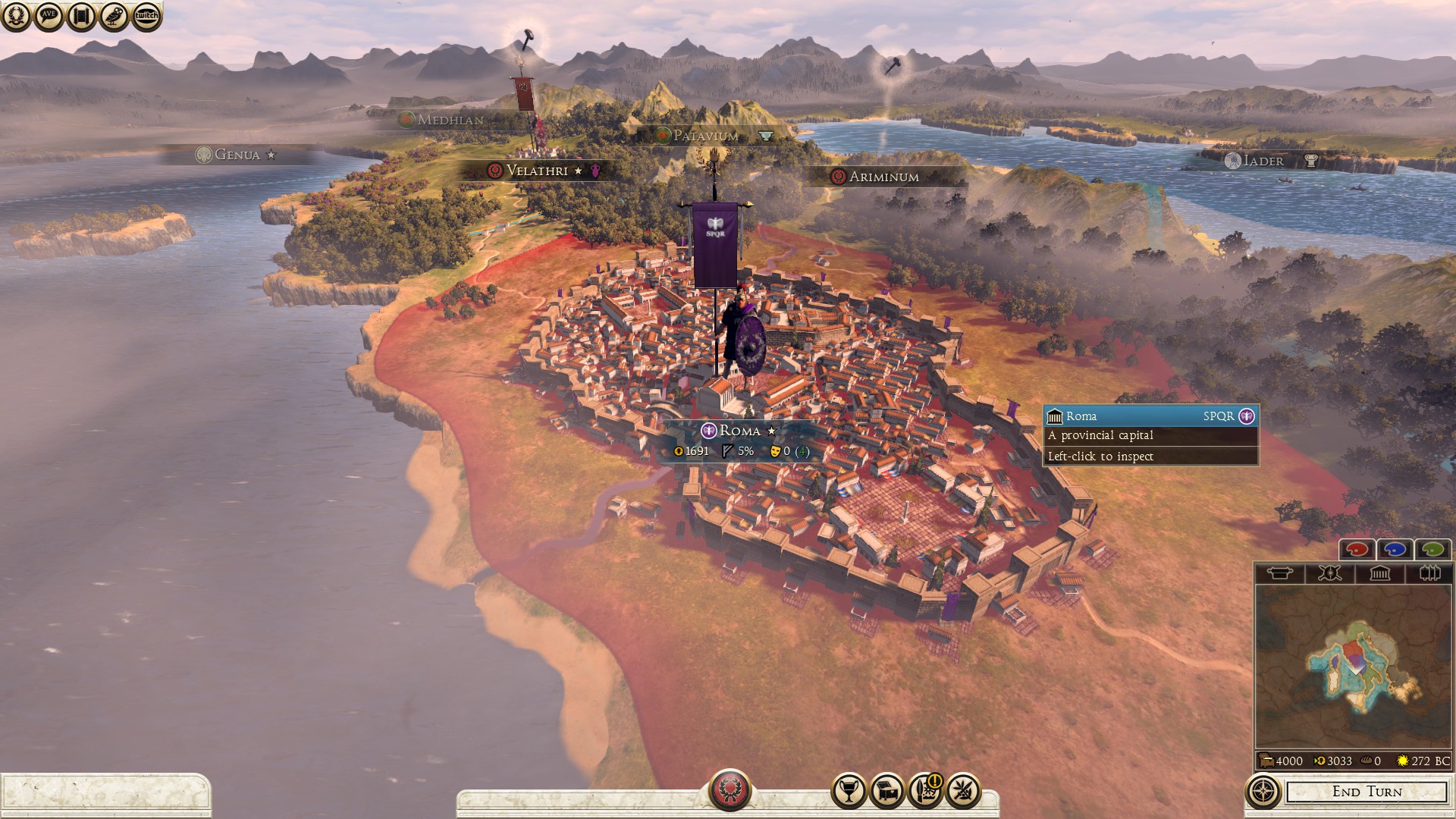The height and width of the screenshot is (819, 1456).
Task: Open the temple building provinces tab
Action: tap(1379, 573)
